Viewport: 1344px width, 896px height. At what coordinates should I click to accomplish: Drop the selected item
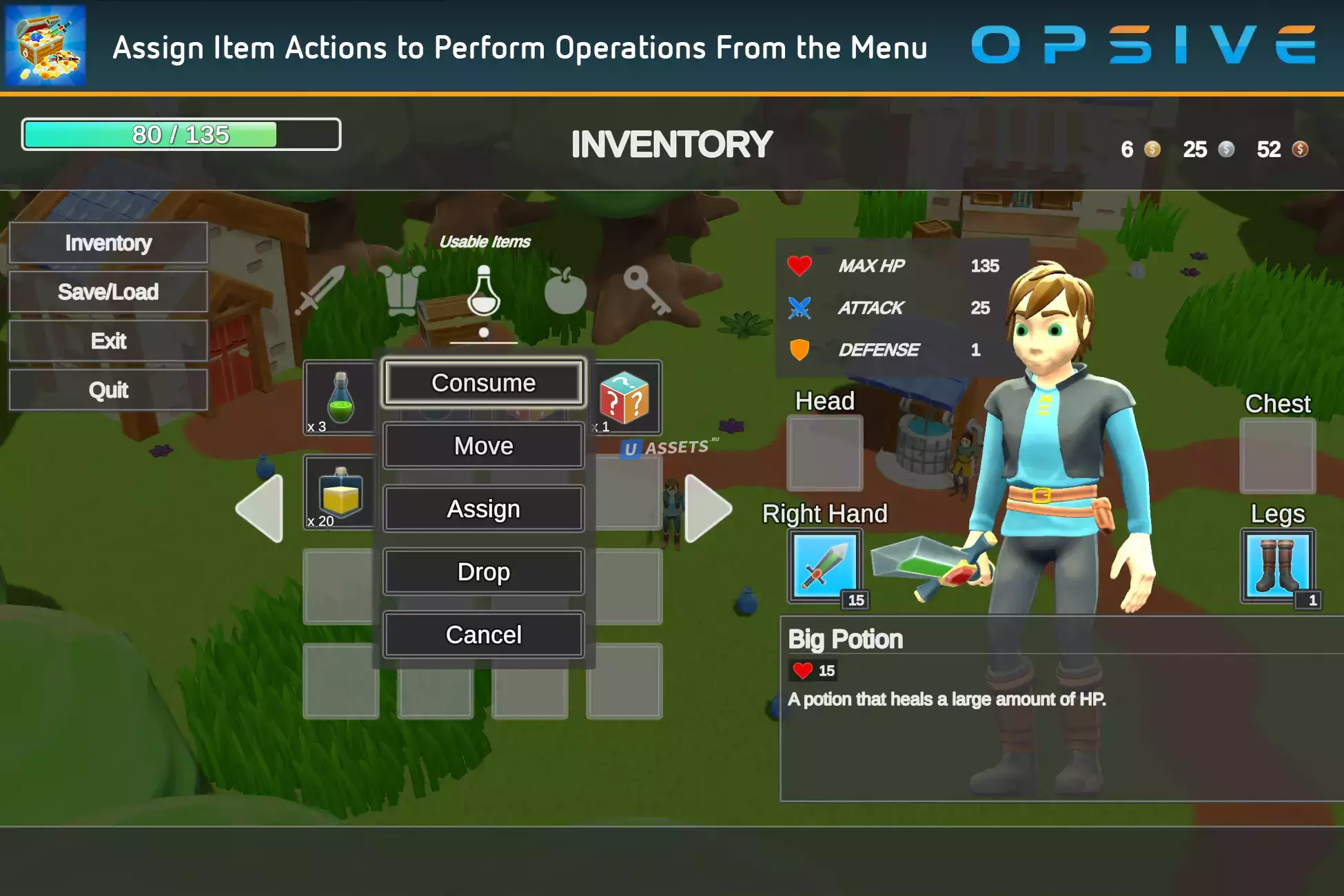pyautogui.click(x=483, y=571)
